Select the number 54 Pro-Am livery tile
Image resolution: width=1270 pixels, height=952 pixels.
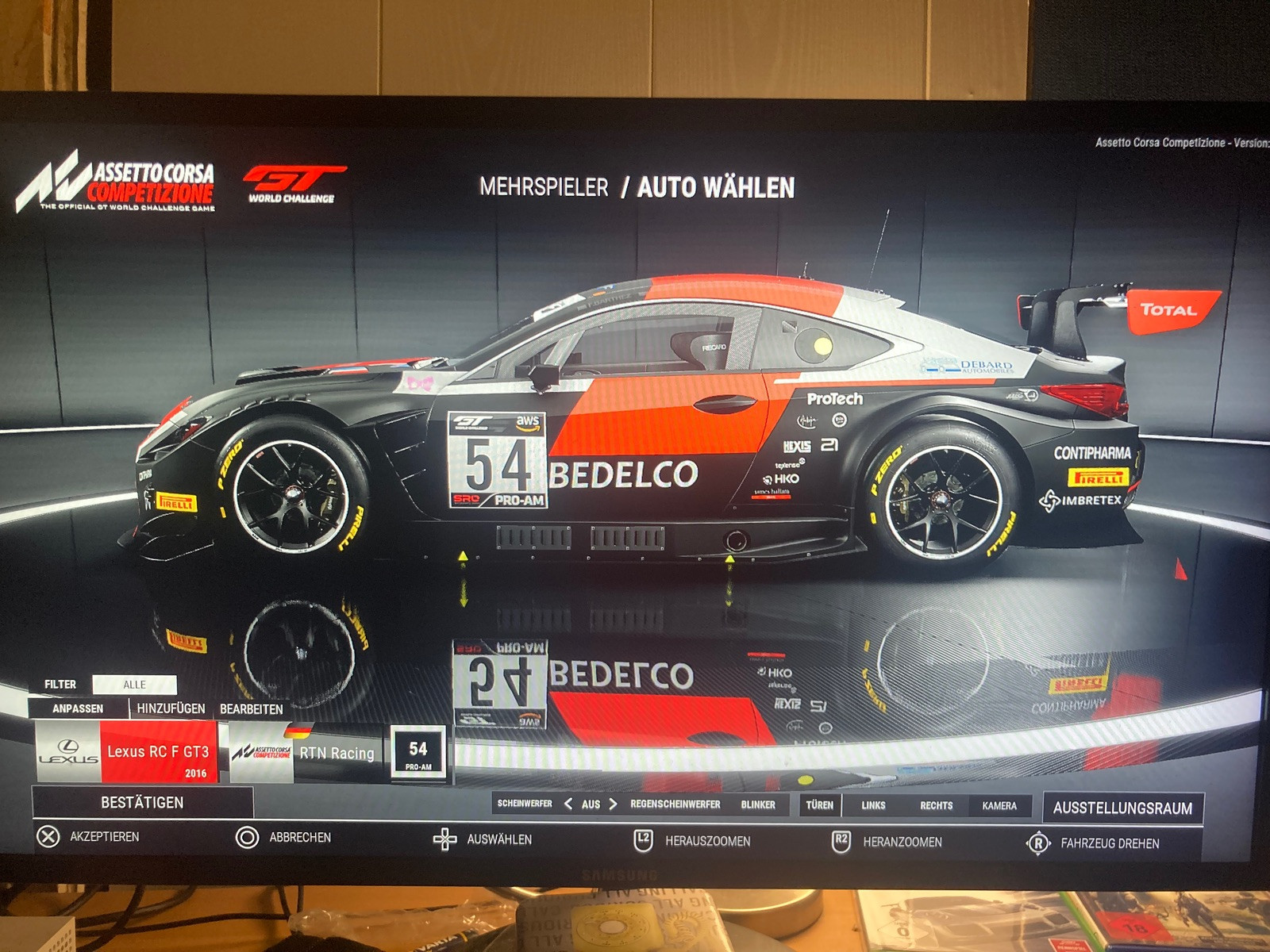(418, 753)
